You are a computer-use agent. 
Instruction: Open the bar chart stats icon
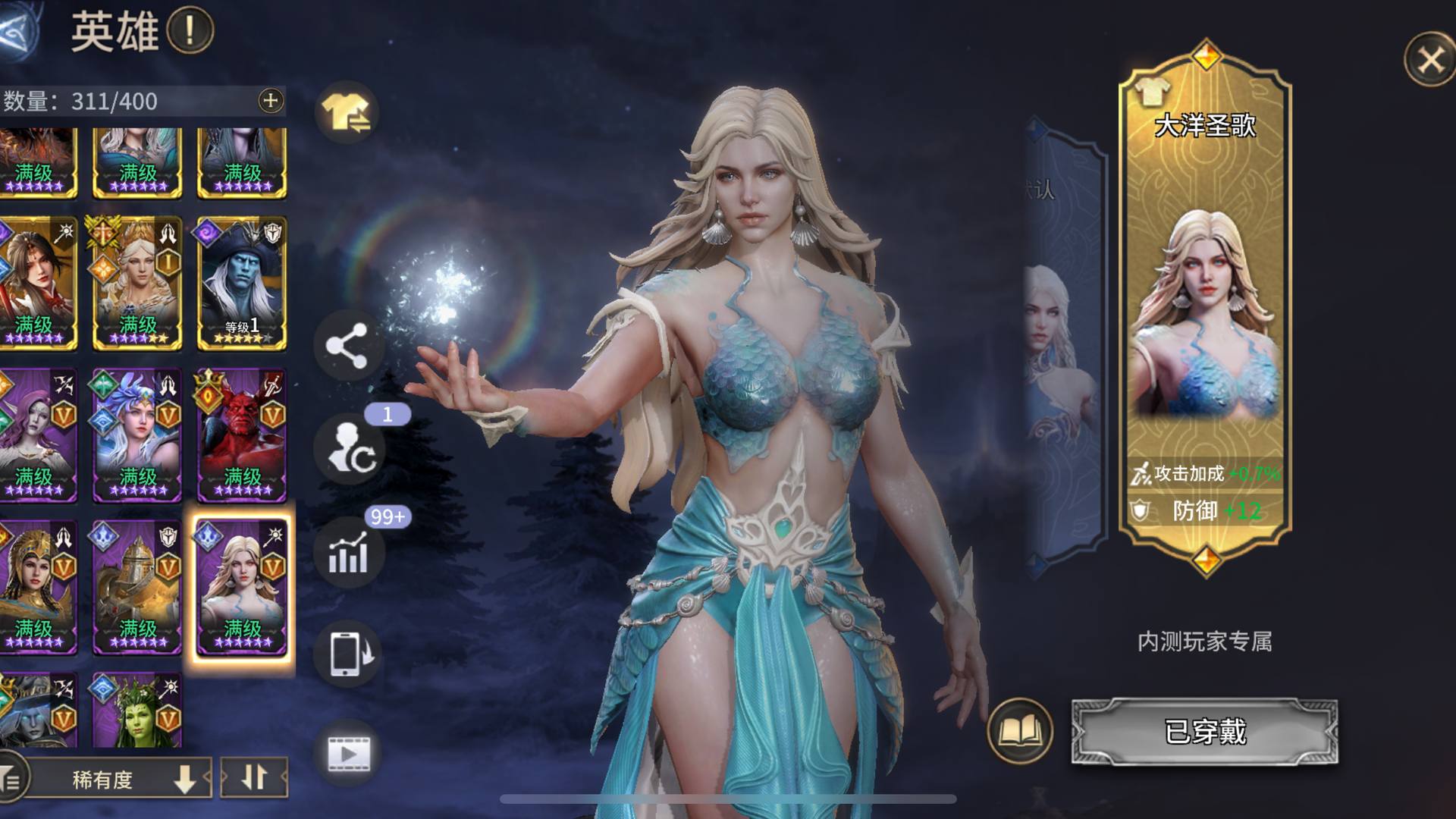[349, 552]
